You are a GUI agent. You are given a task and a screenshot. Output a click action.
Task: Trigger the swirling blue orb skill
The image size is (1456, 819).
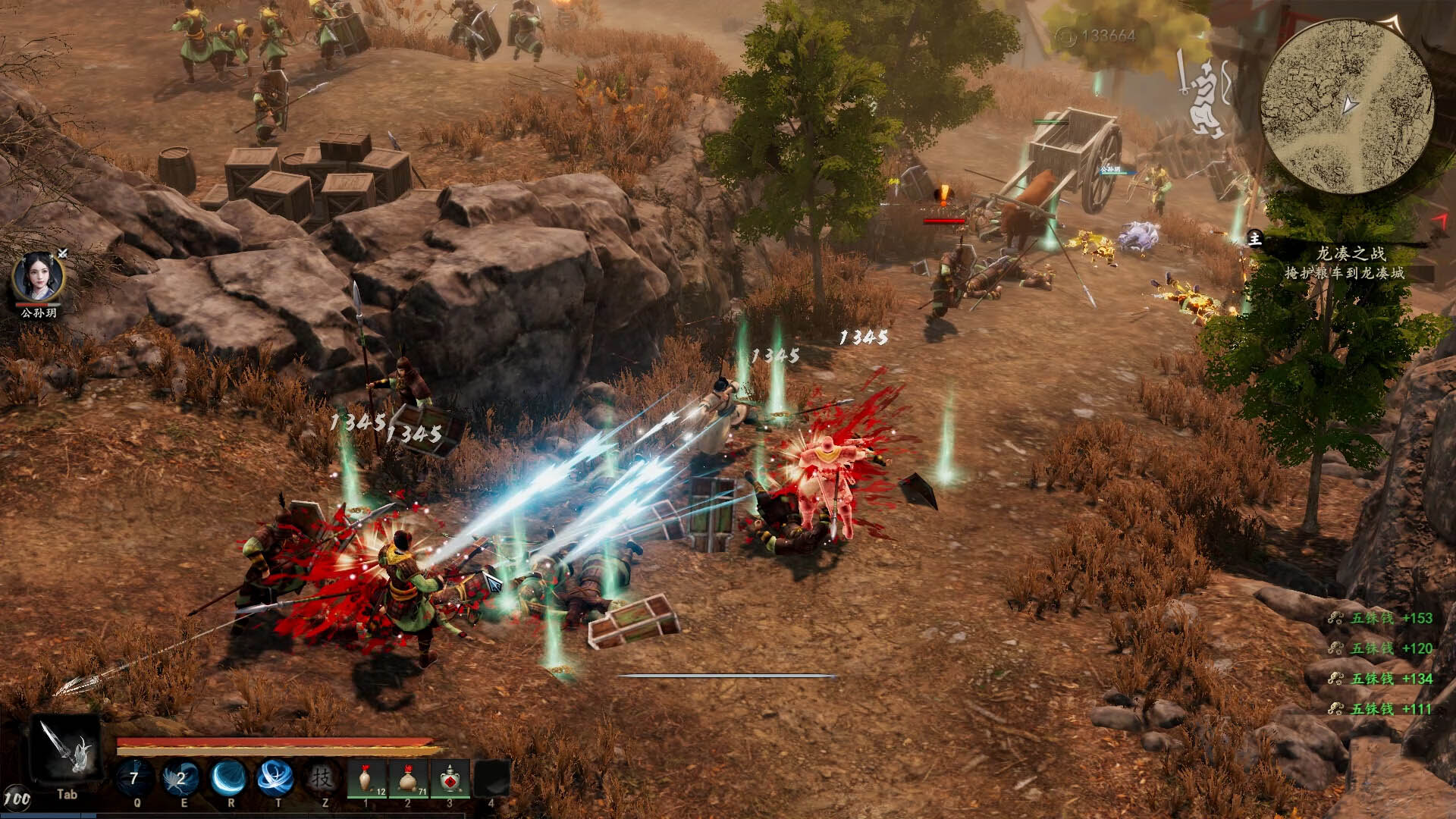pyautogui.click(x=275, y=779)
